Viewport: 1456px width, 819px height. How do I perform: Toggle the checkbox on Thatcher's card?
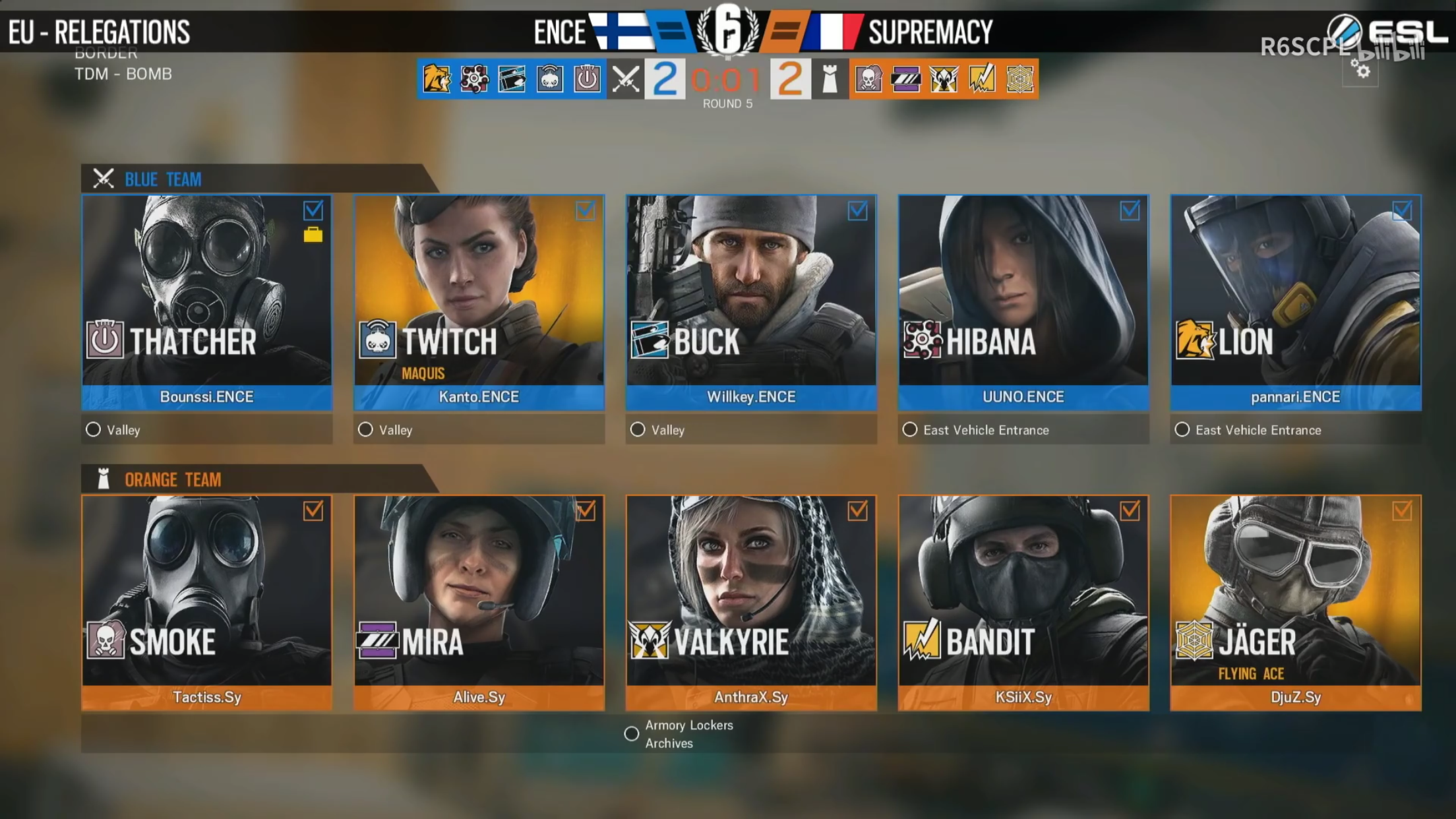(x=313, y=210)
